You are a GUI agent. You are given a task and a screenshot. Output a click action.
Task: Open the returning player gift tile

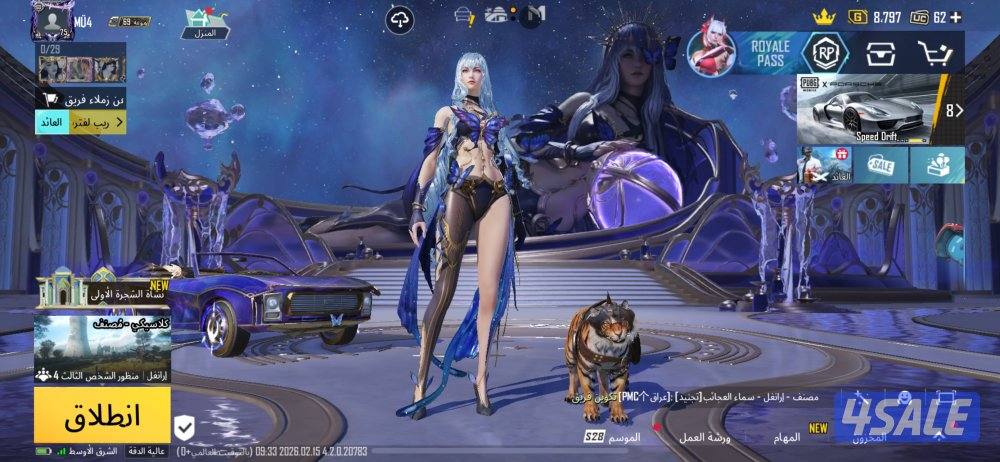tap(825, 165)
